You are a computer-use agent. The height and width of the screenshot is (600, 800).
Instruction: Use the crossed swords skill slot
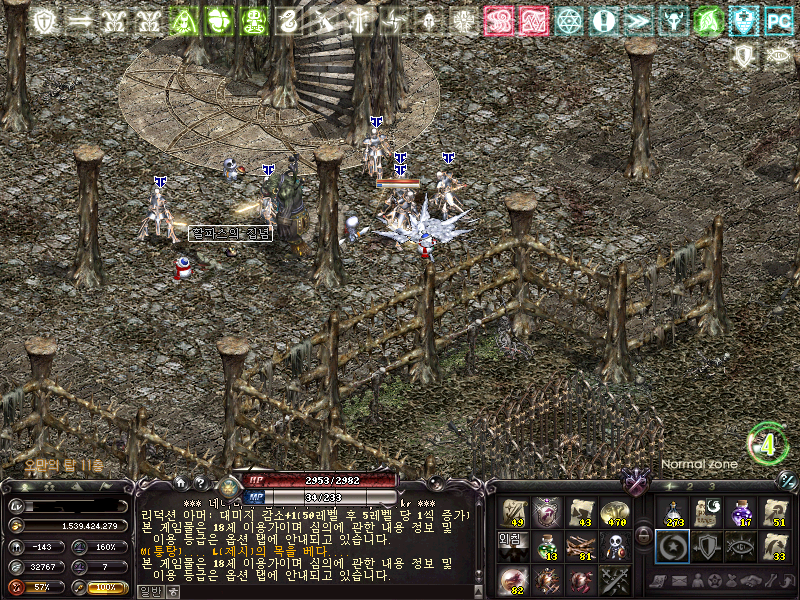click(613, 579)
